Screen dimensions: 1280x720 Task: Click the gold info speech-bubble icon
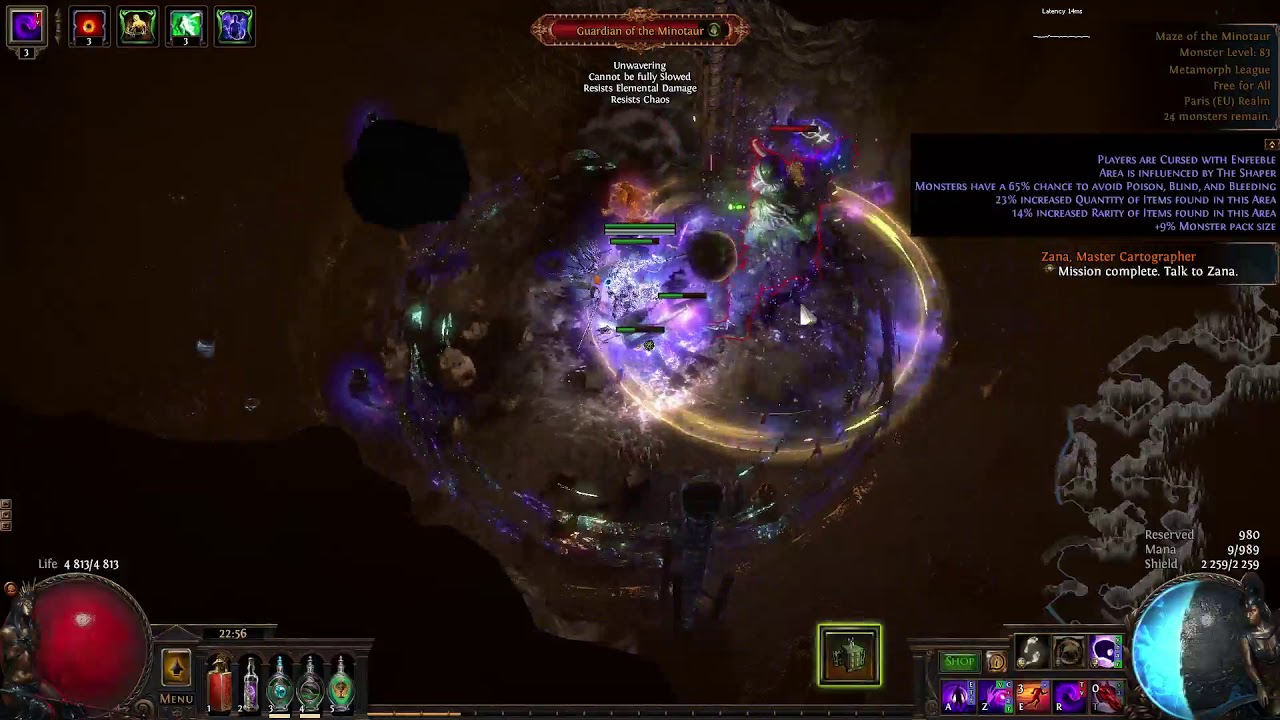click(996, 662)
